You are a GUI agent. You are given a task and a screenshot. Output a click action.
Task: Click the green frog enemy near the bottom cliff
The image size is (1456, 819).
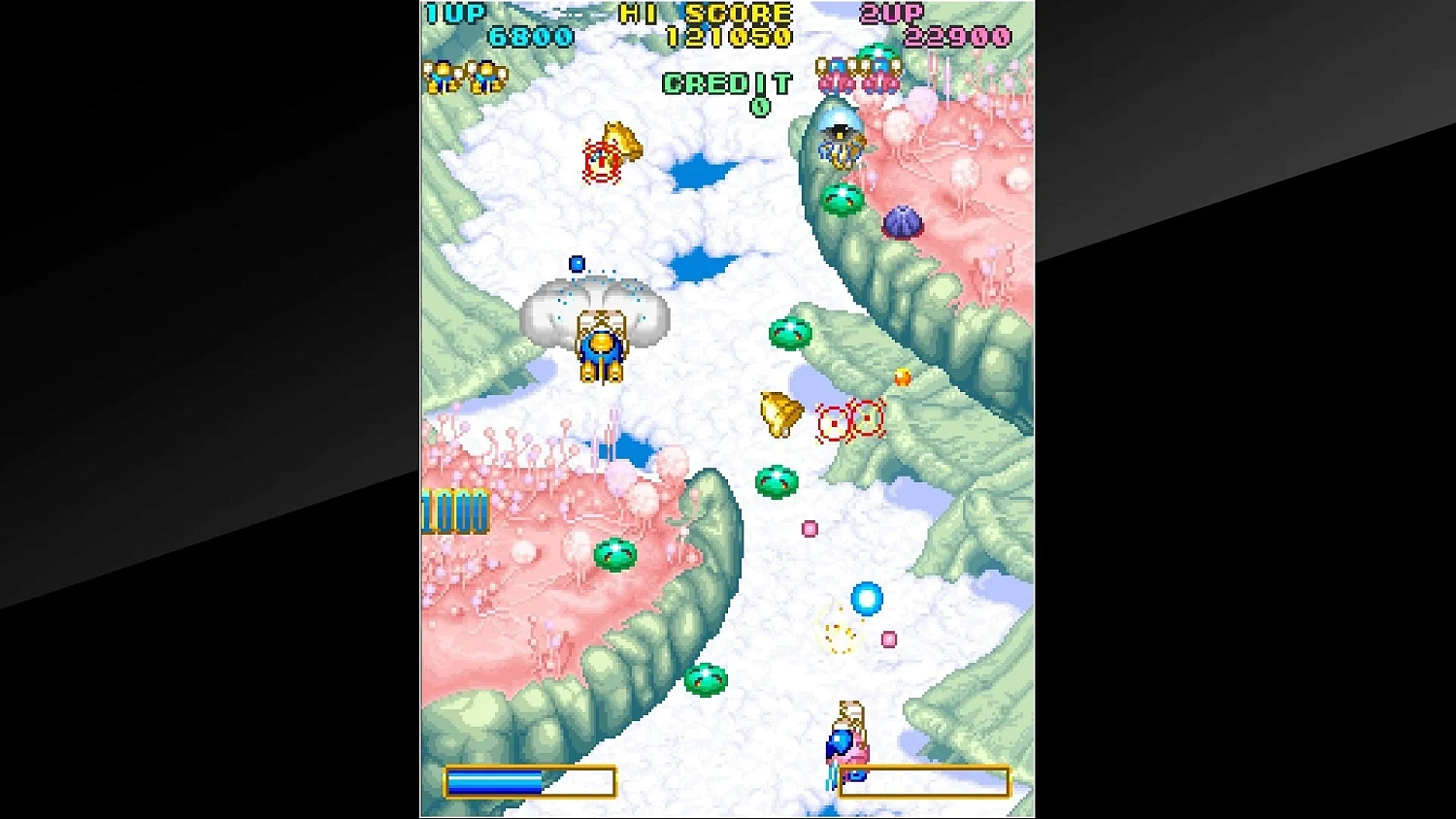click(x=709, y=679)
